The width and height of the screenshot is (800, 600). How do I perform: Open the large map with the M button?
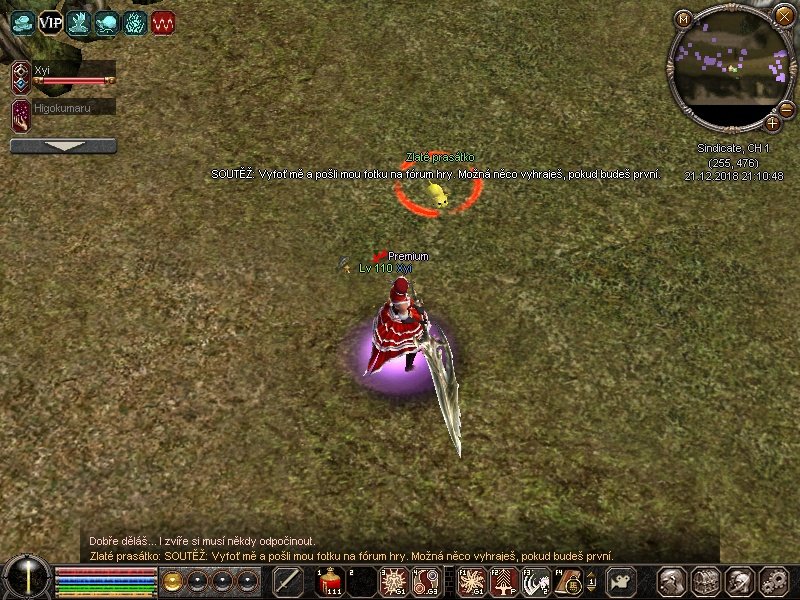[x=683, y=19]
